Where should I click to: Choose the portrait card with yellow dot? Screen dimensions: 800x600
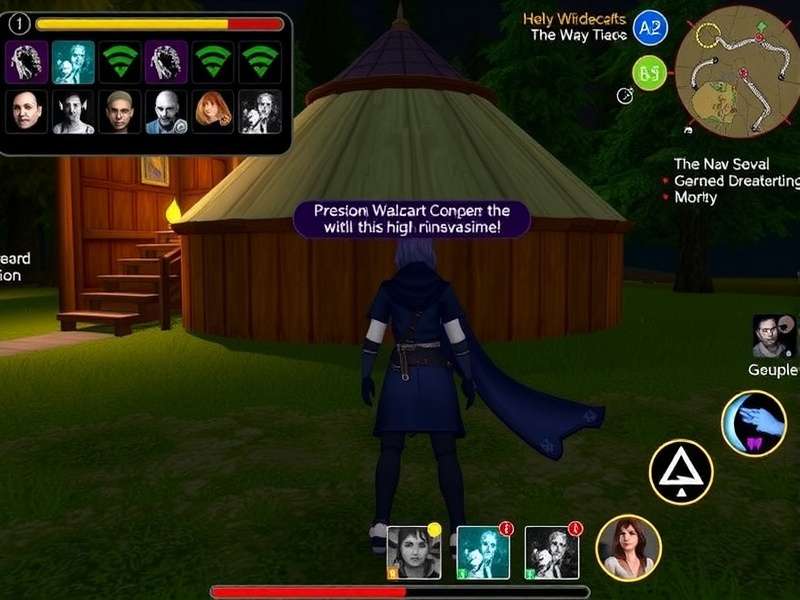coord(414,552)
